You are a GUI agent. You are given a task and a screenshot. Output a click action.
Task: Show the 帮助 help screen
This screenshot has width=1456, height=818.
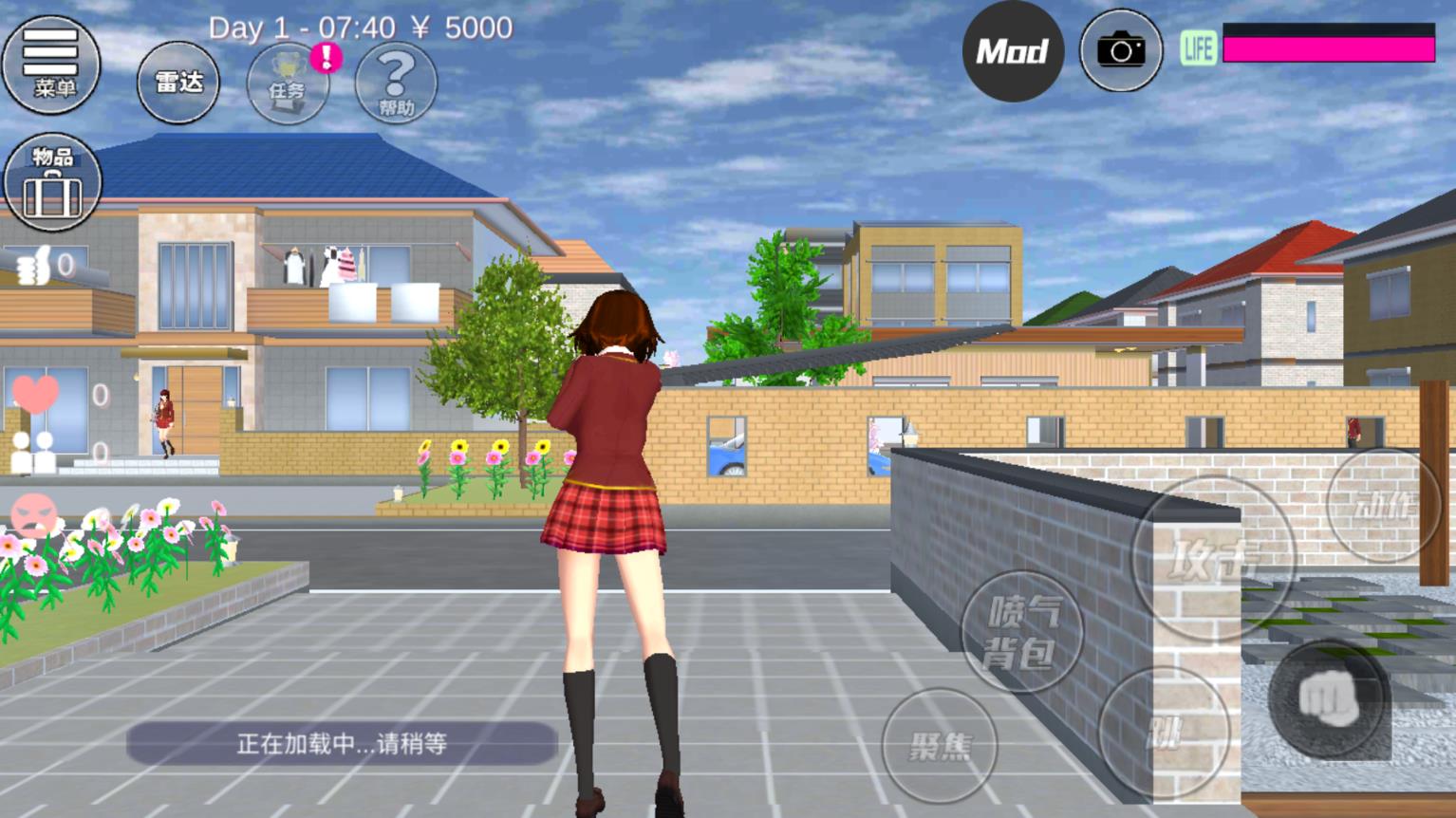(396, 84)
